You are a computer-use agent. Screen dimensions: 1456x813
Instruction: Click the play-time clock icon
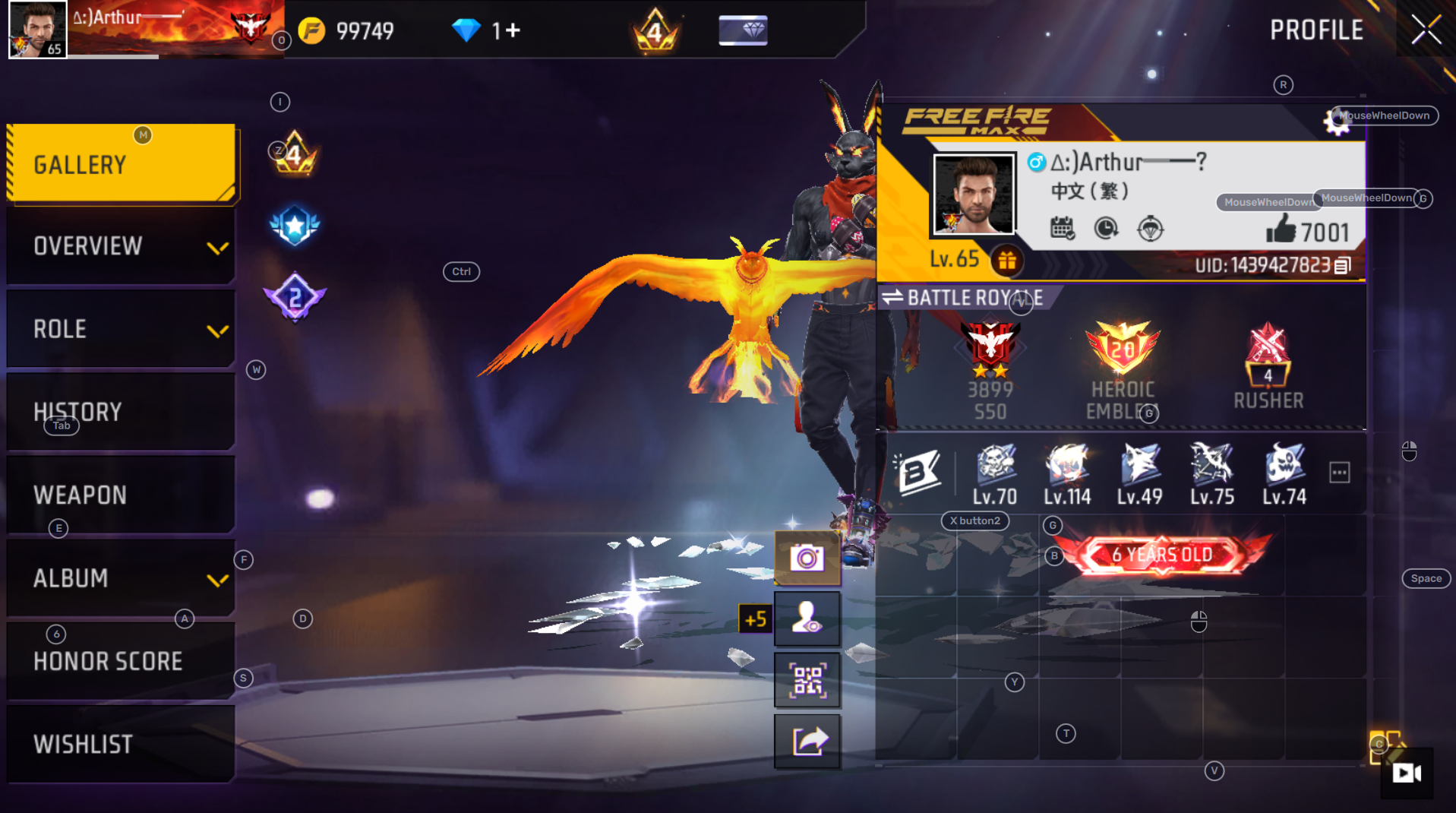[x=1107, y=229]
